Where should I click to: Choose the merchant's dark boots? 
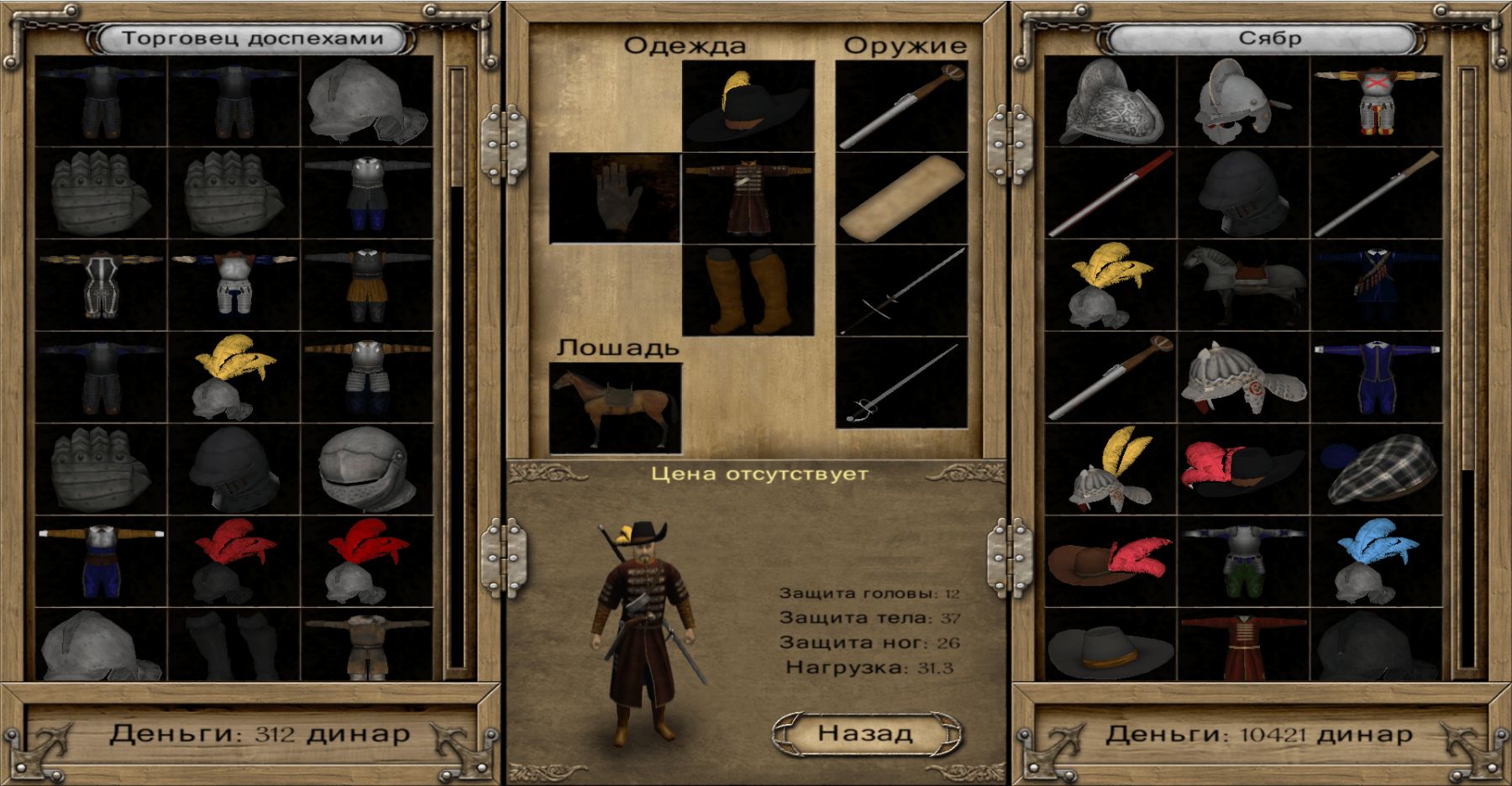pos(234,645)
